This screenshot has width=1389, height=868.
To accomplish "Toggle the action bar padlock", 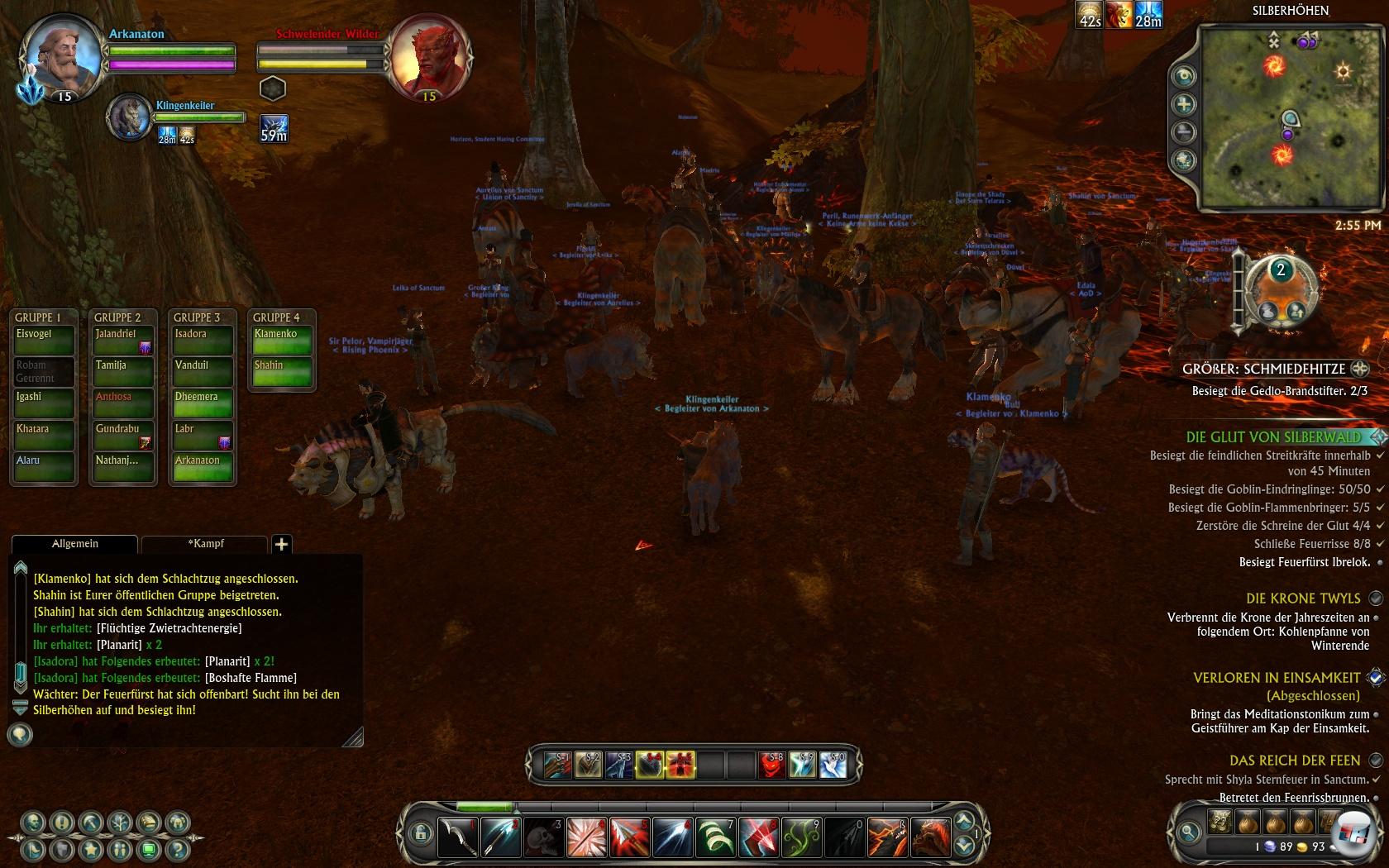I will click(x=420, y=832).
